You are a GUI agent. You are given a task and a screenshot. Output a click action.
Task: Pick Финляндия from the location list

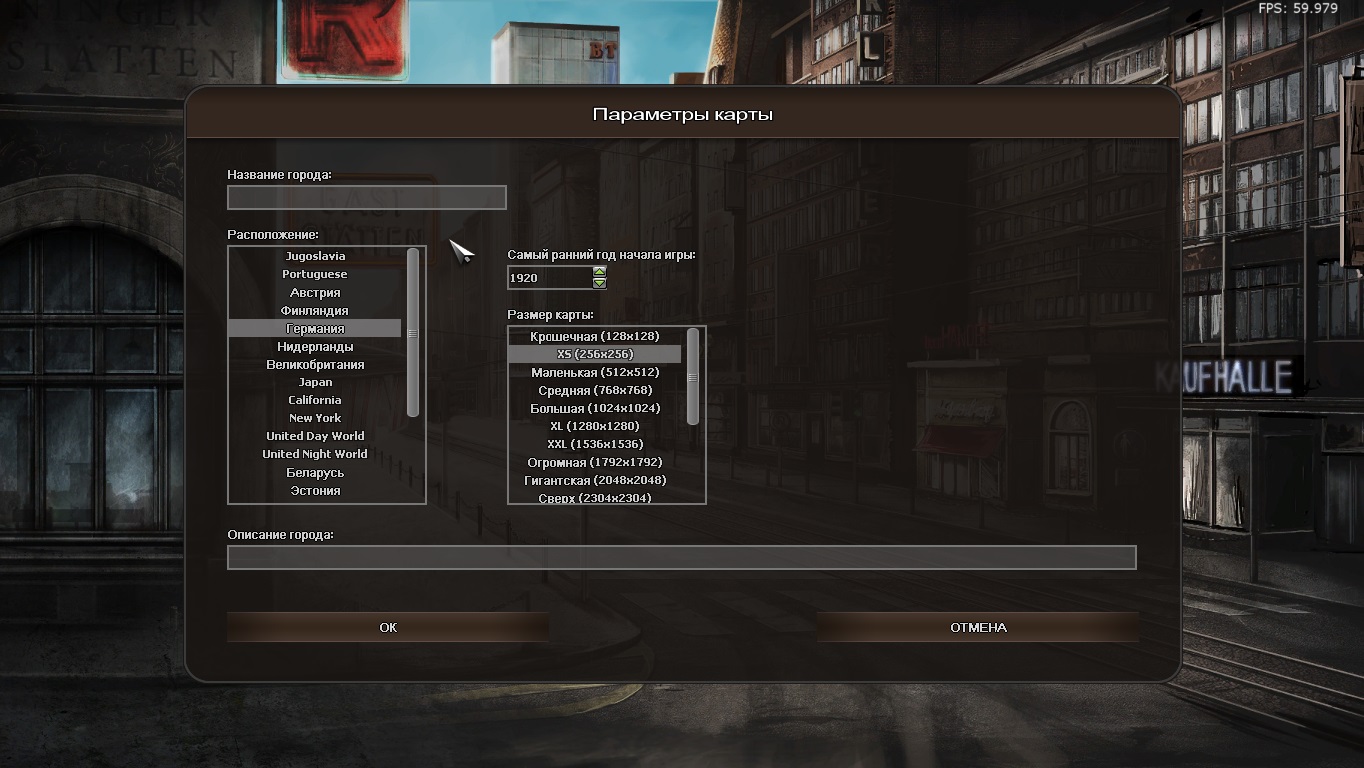[315, 311]
